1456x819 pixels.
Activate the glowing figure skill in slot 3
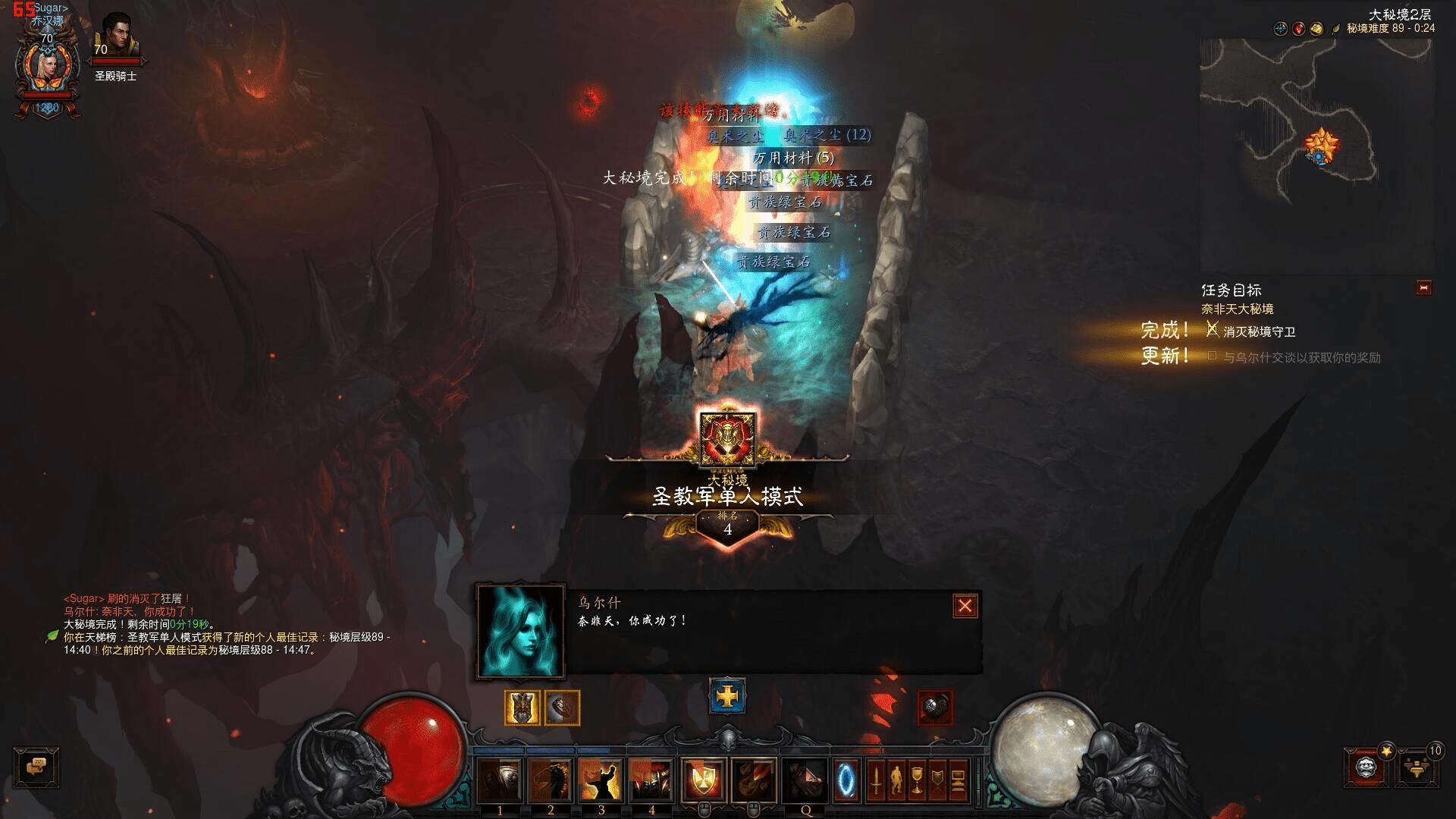tap(601, 780)
